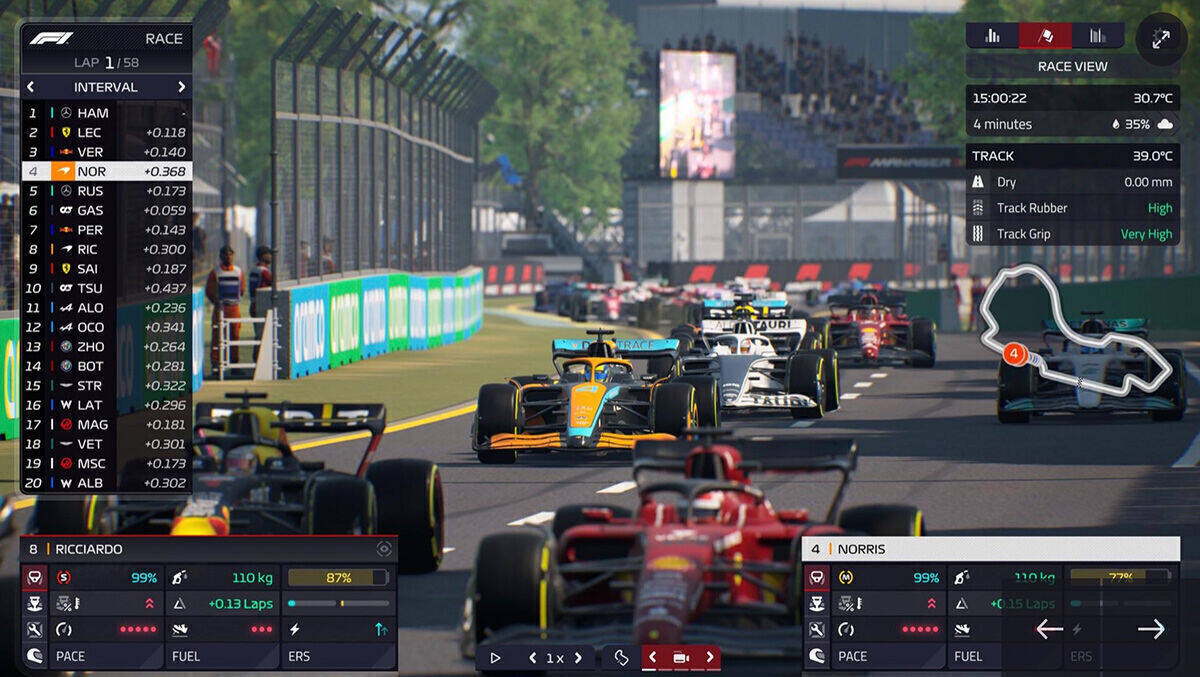Viewport: 1200px width, 677px height.
Task: Cycle Interval column to next timing mode
Action: [181, 87]
